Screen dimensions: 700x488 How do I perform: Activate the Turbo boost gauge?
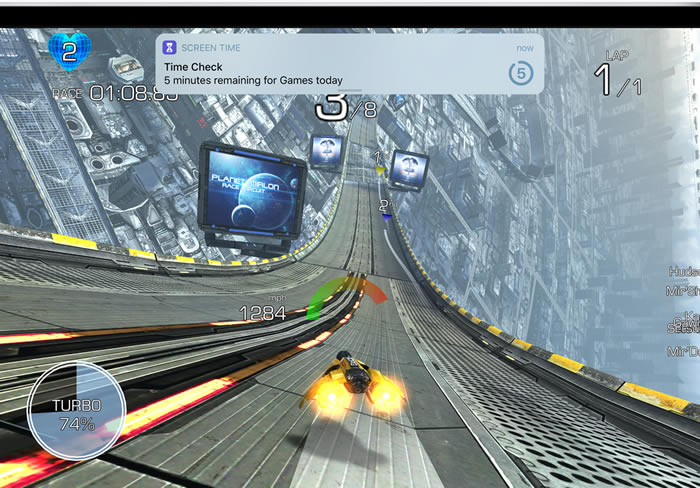pyautogui.click(x=76, y=410)
